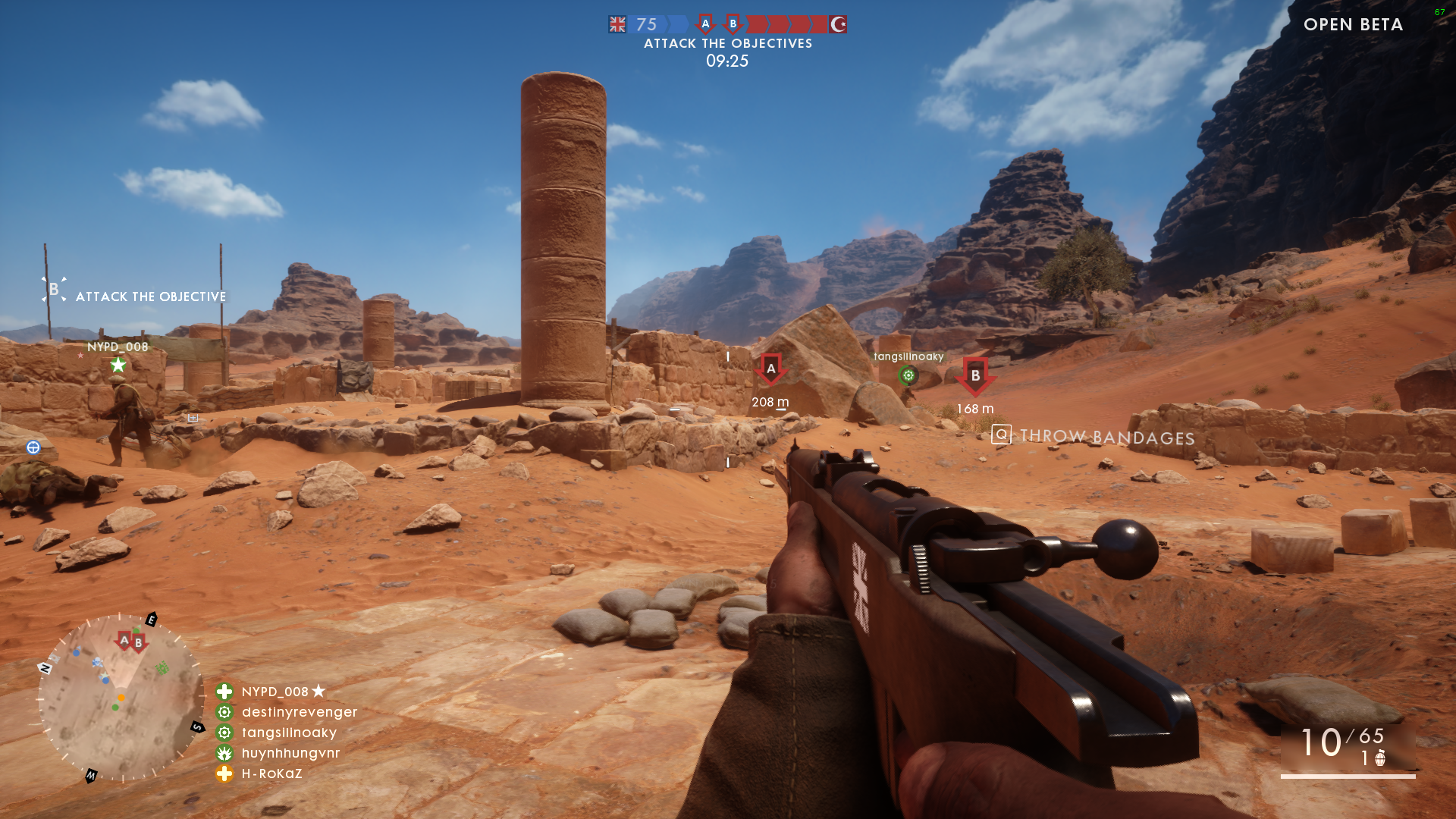
Task: Select objective B flag in top score bar
Action: click(733, 24)
